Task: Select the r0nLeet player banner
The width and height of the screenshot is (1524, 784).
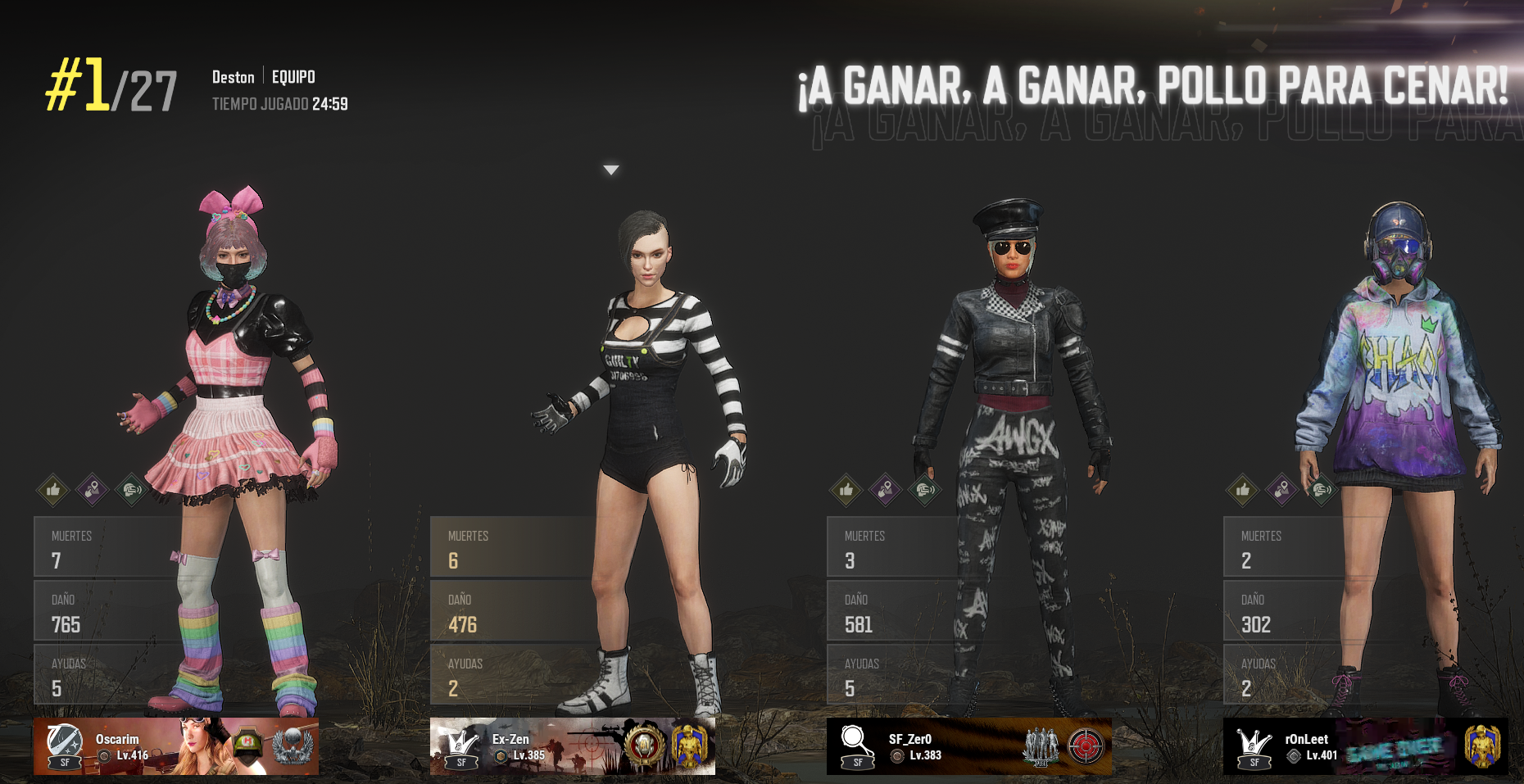Action: 1365,746
